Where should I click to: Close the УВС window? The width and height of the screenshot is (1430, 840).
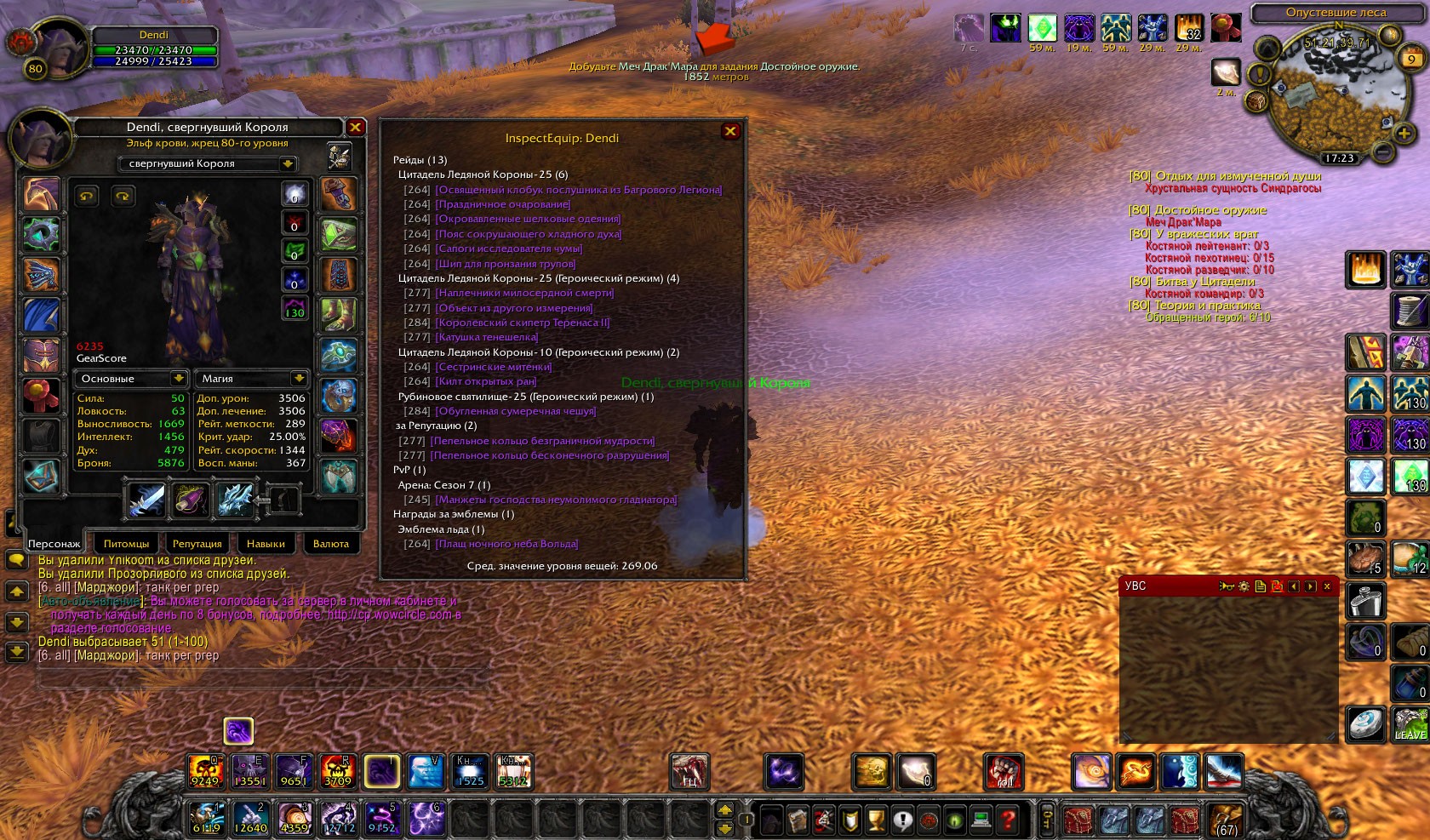tap(1327, 586)
